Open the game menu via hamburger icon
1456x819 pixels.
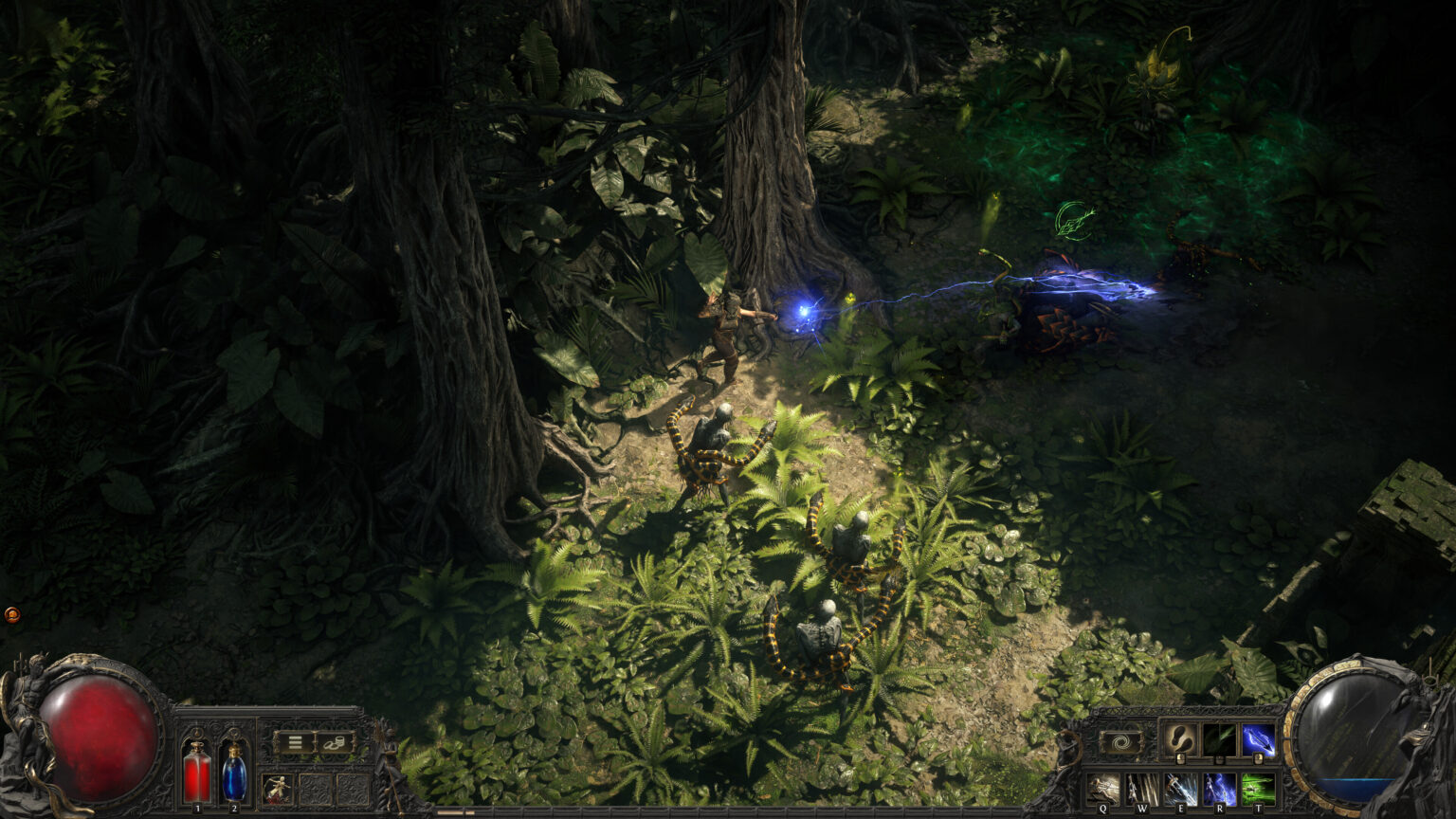tap(295, 741)
